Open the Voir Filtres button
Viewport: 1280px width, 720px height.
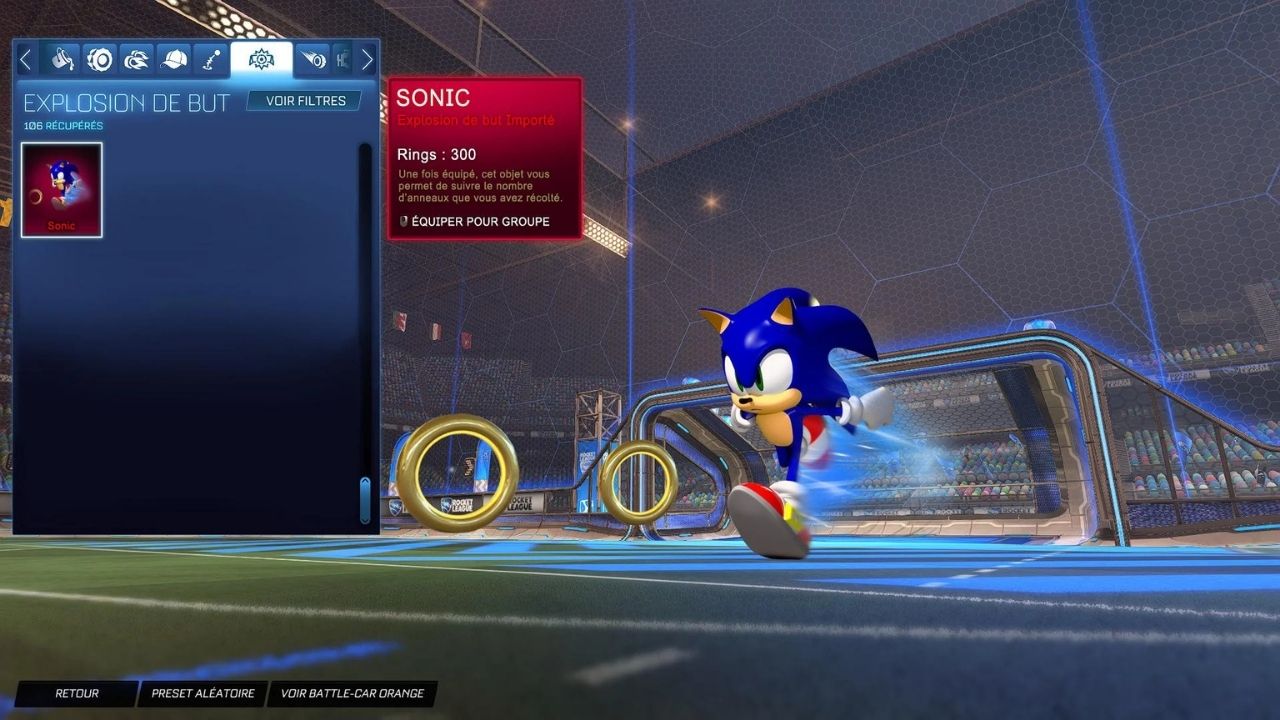coord(305,101)
